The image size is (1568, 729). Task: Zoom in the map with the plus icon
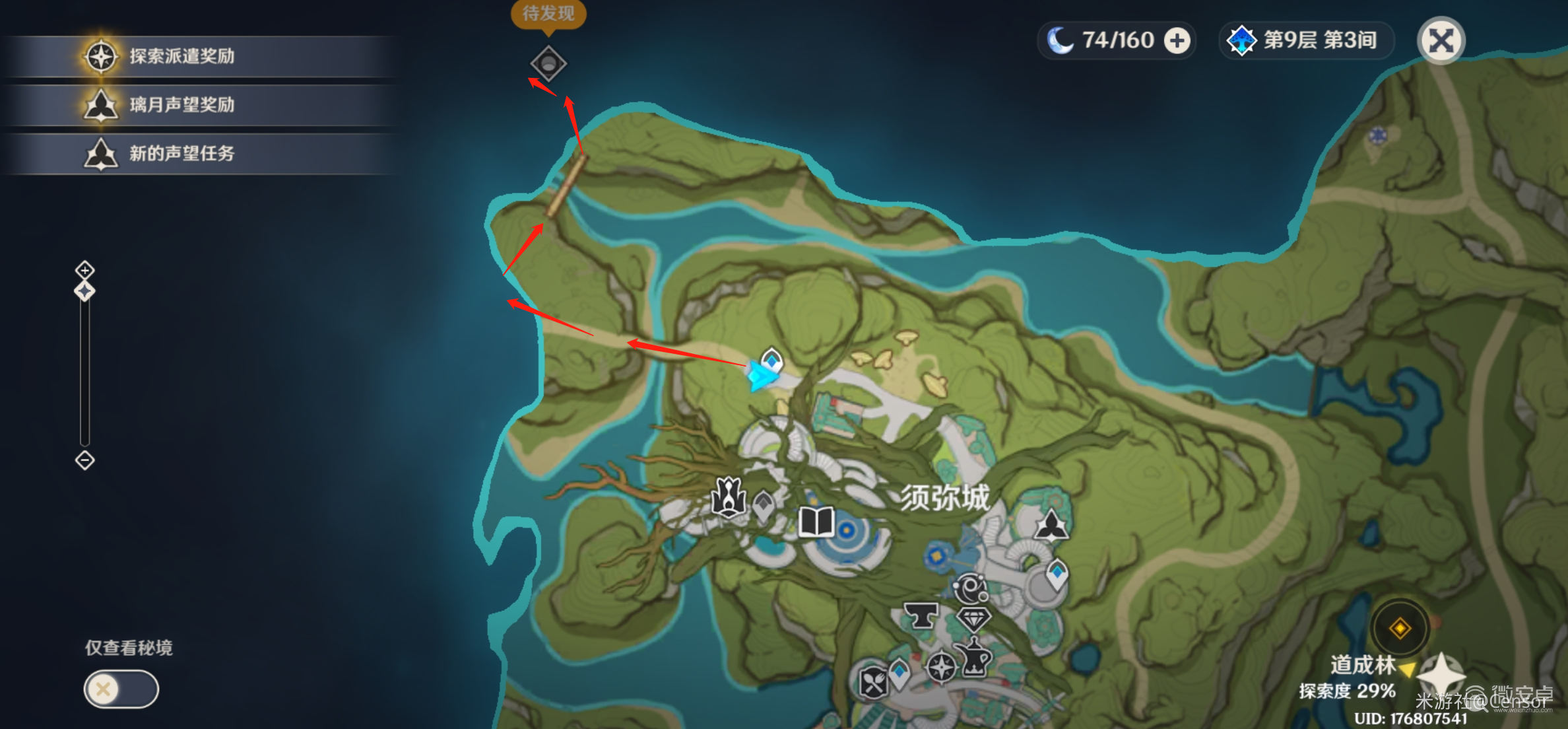(x=84, y=269)
